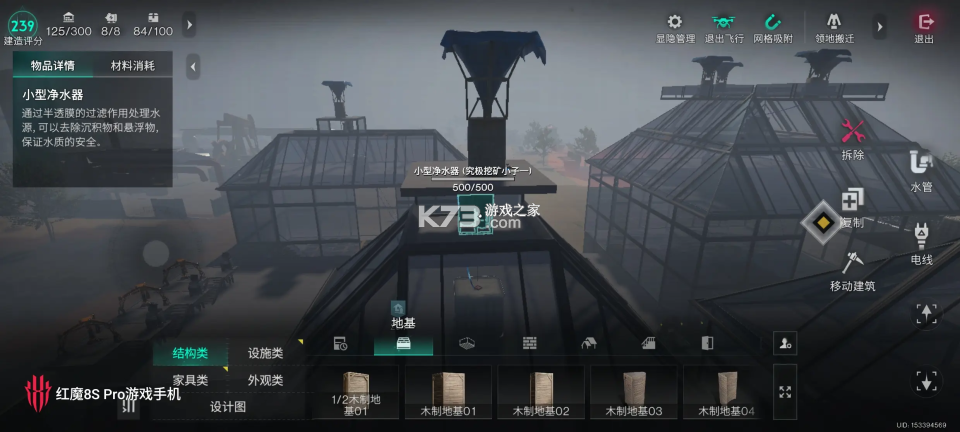Toggle 网格吸附 grid snapping
This screenshot has width=960, height=432.
pos(772,27)
